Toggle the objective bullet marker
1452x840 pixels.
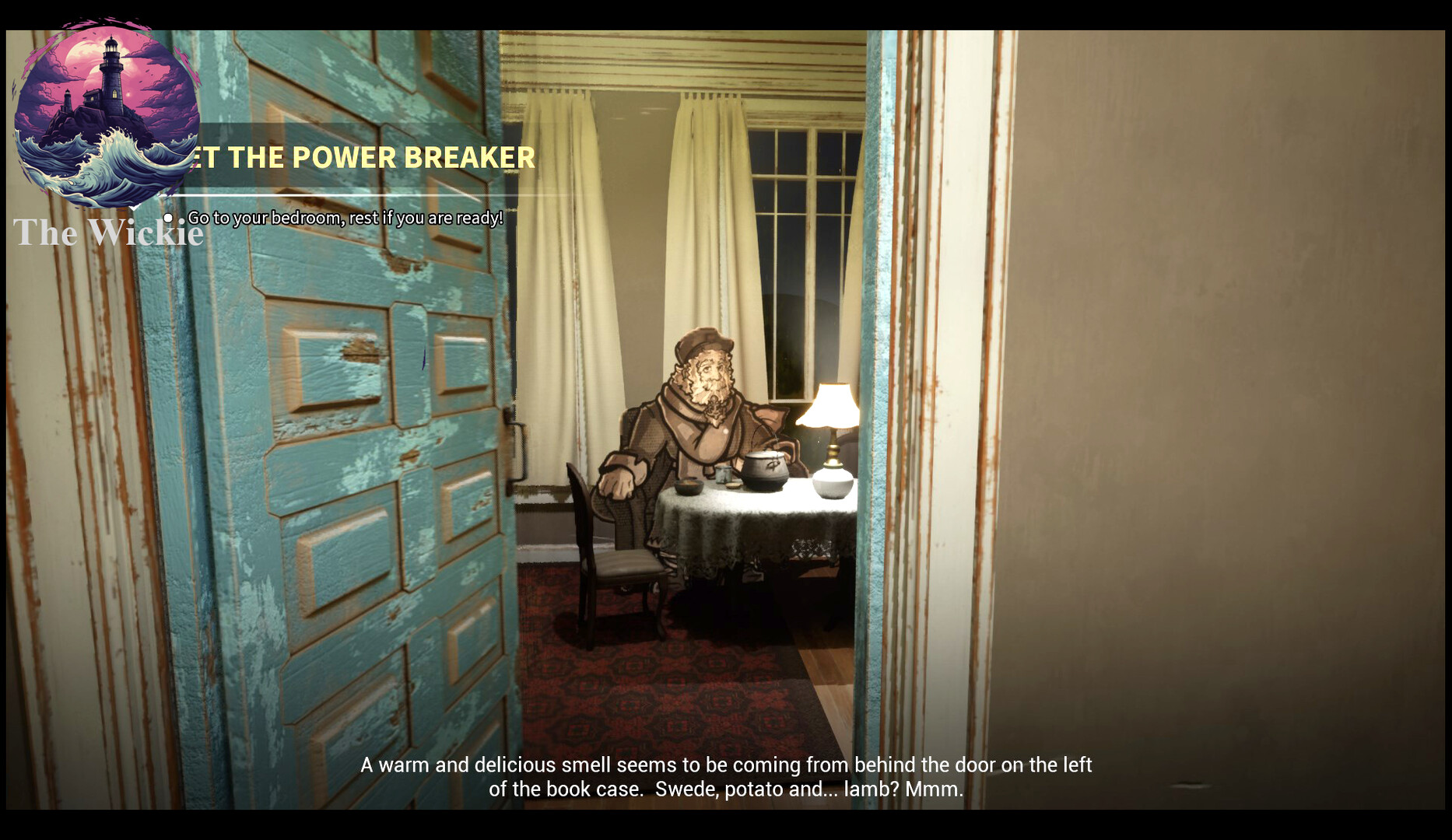click(167, 219)
